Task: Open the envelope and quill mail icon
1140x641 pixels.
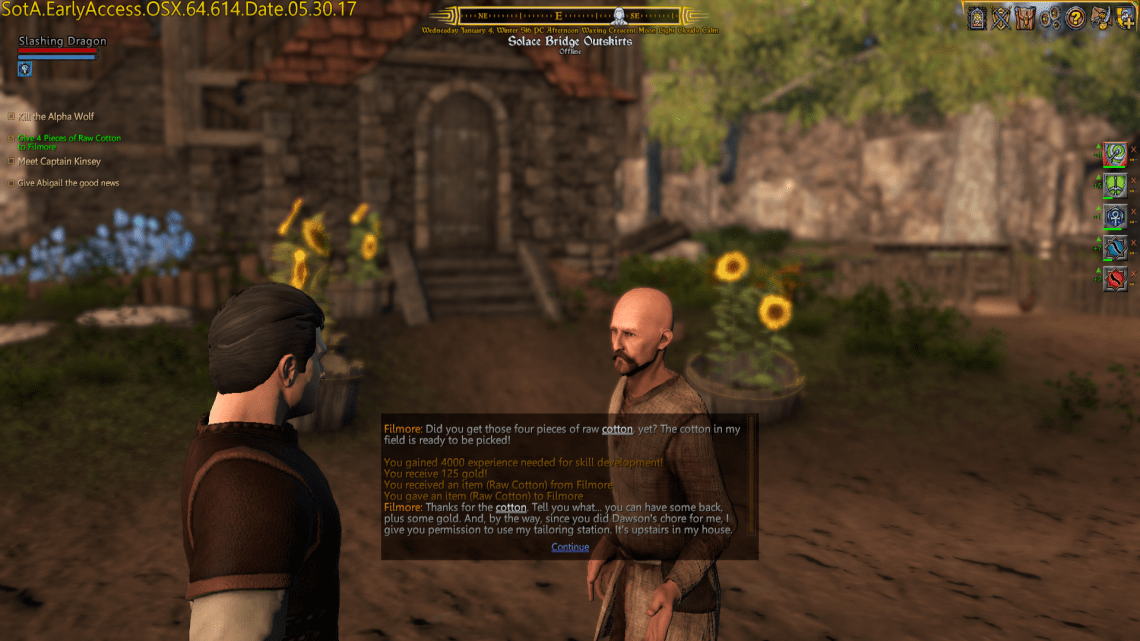Action: [x=1099, y=17]
